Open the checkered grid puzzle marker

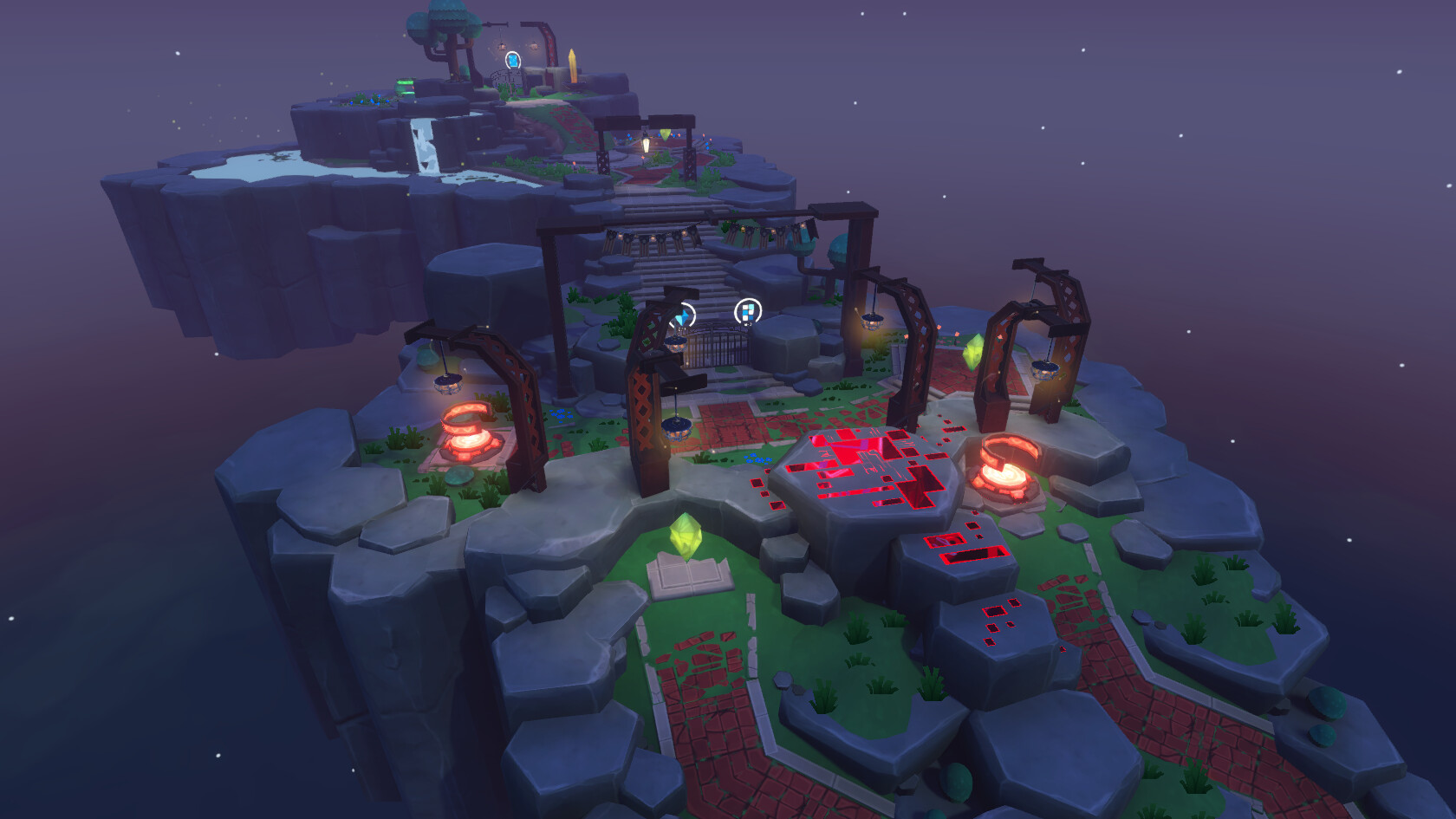point(747,310)
